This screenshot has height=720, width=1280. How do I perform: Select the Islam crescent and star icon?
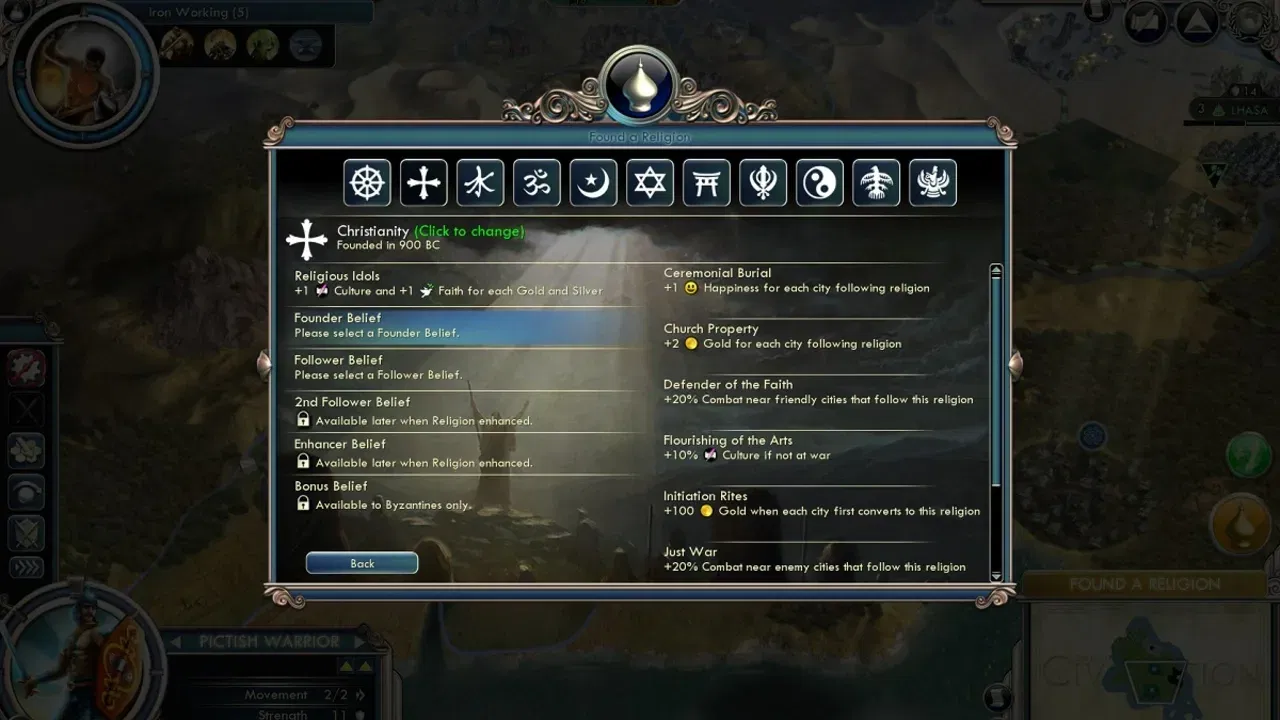coord(594,183)
